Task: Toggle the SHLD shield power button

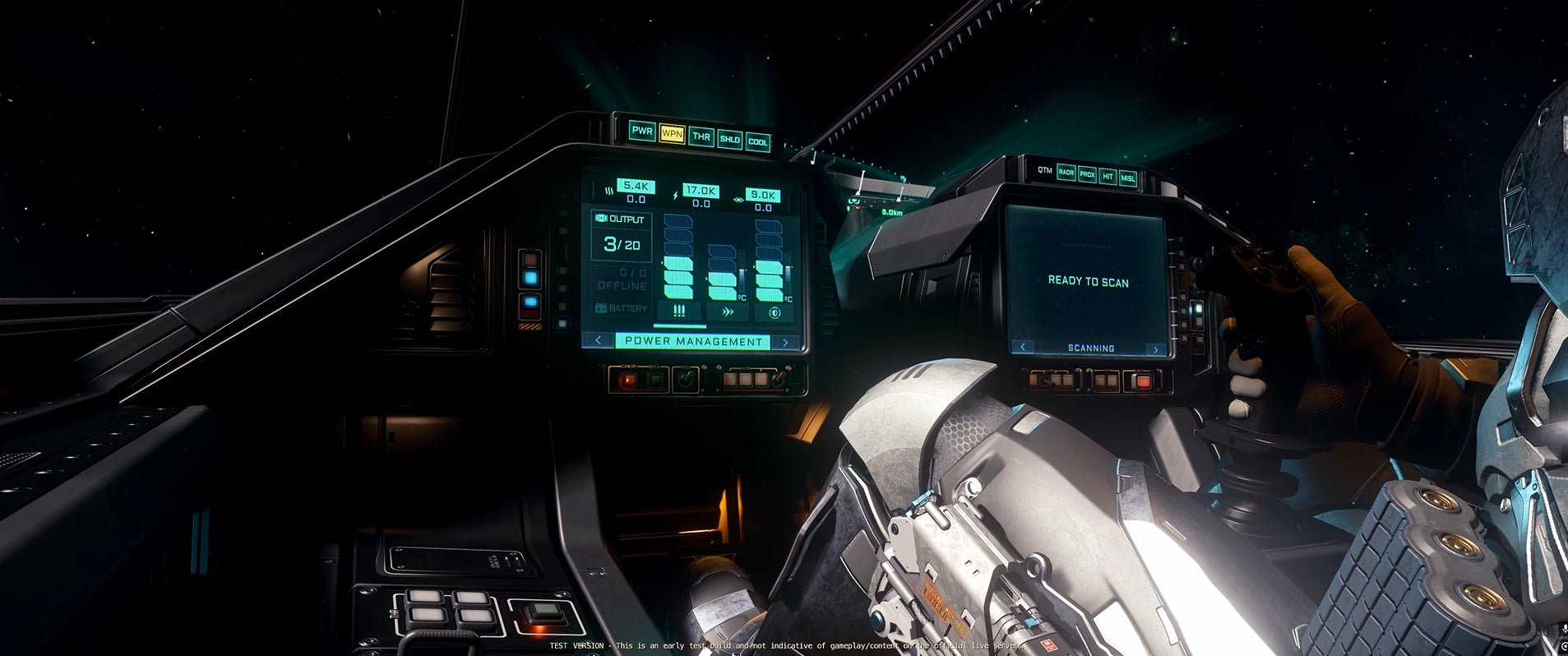Action: 729,139
